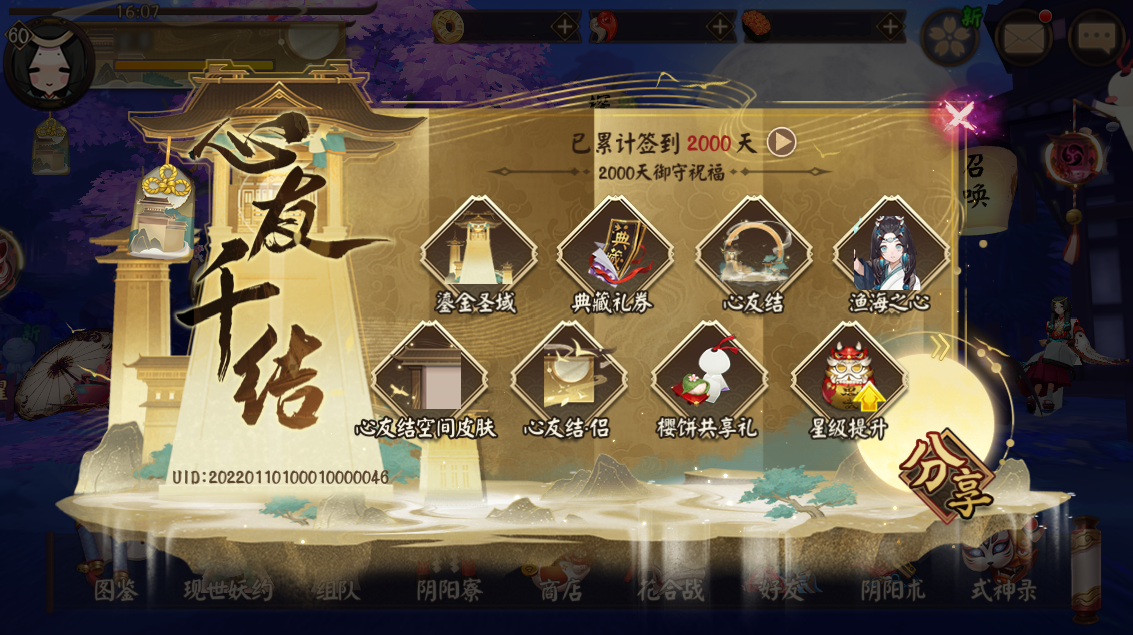Open the 阴阳寮 guild menu
Image resolution: width=1133 pixels, height=635 pixels.
449,588
